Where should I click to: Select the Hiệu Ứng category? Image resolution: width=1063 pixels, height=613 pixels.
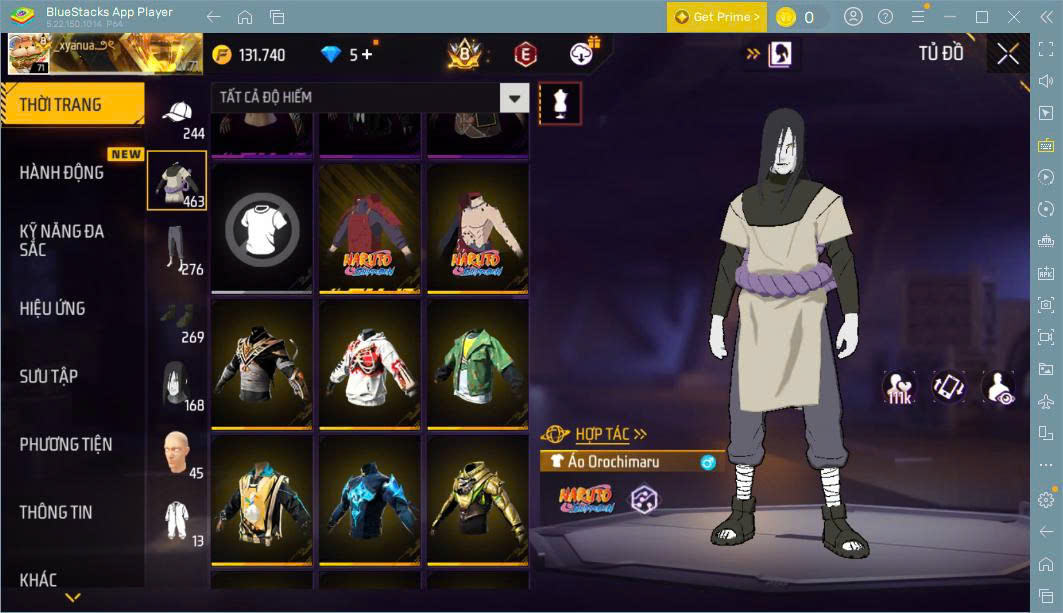click(x=52, y=309)
